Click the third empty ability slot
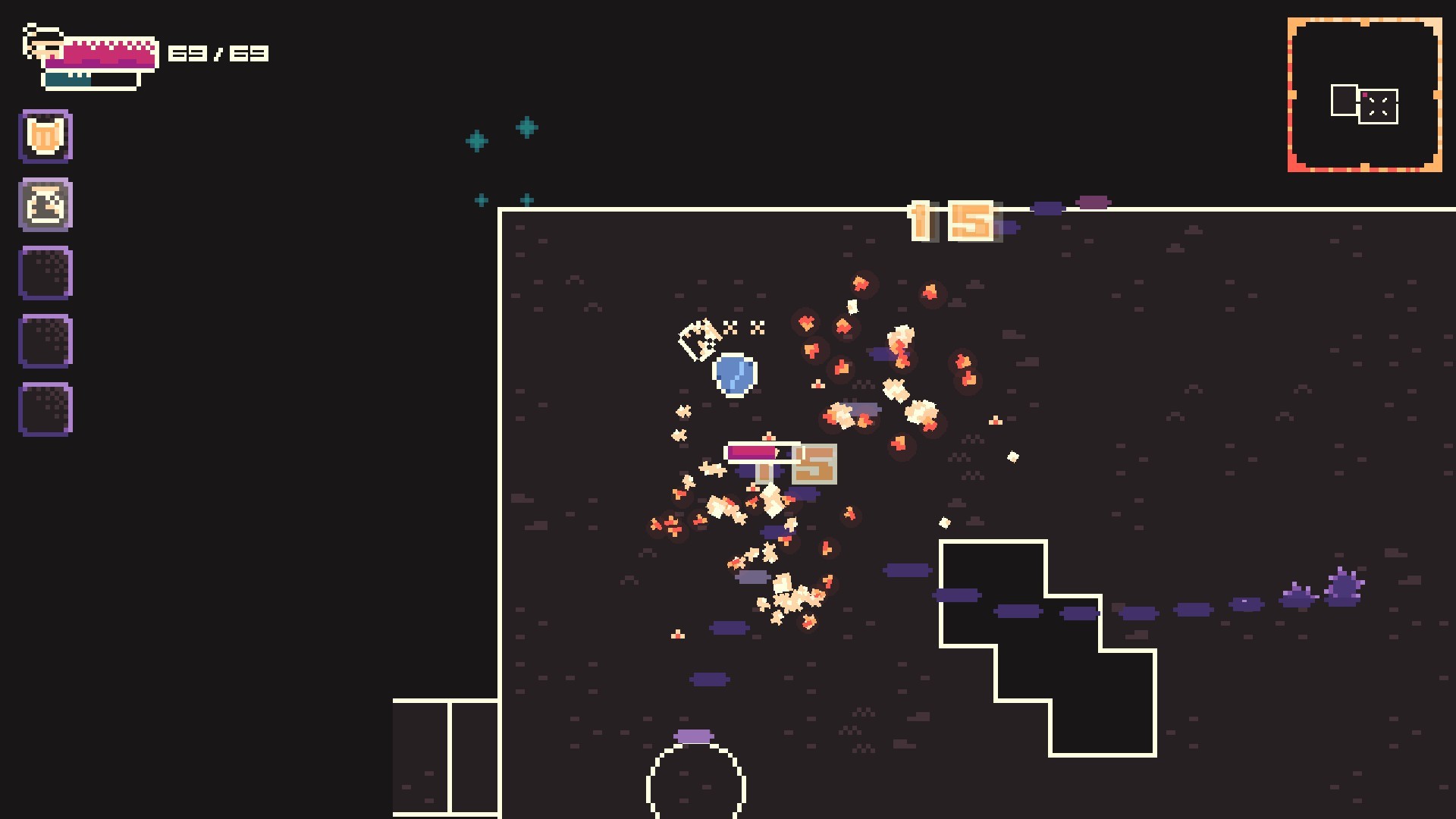 pos(45,273)
